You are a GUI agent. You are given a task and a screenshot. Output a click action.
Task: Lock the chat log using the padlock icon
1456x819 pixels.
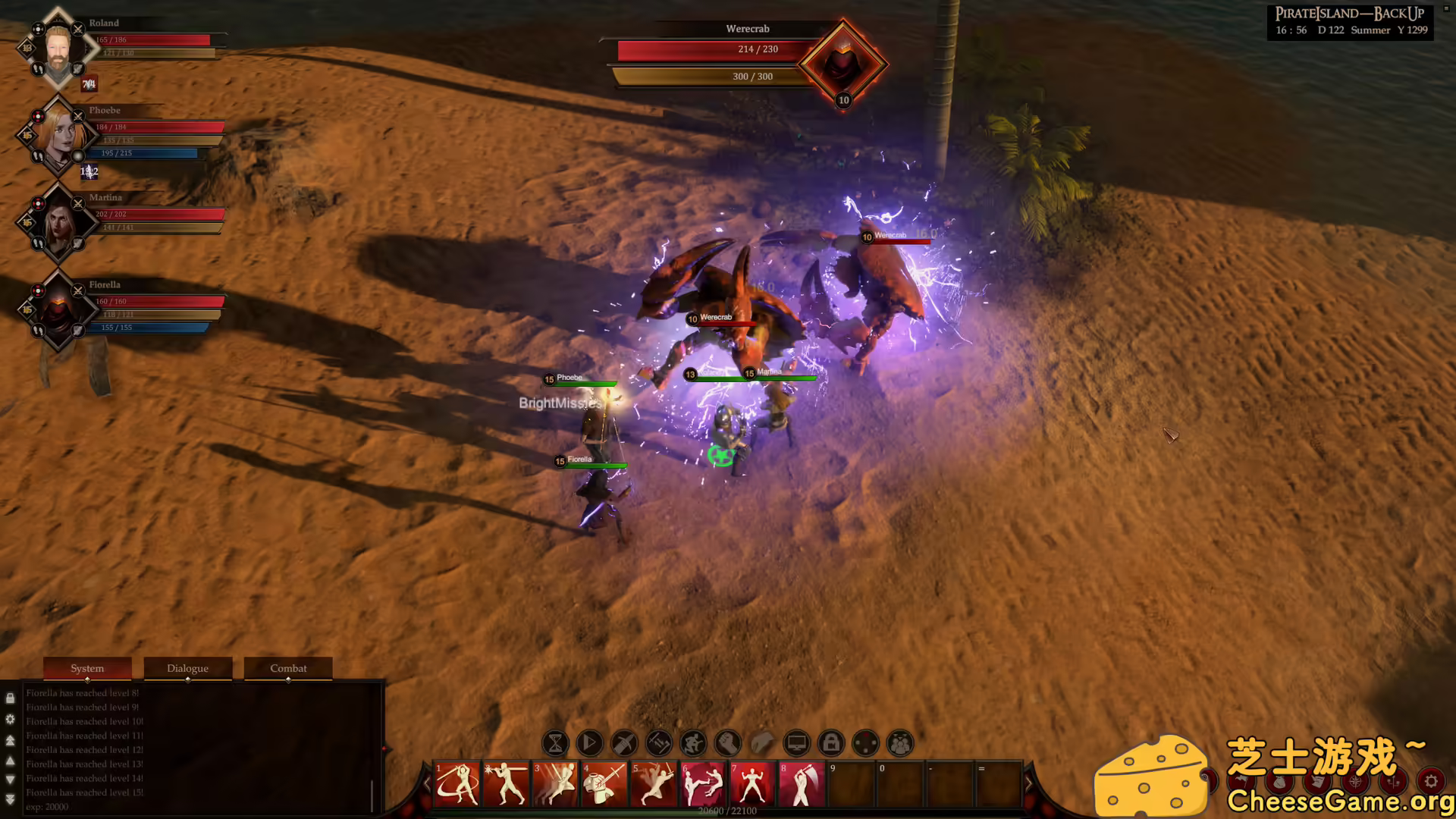coord(11,698)
